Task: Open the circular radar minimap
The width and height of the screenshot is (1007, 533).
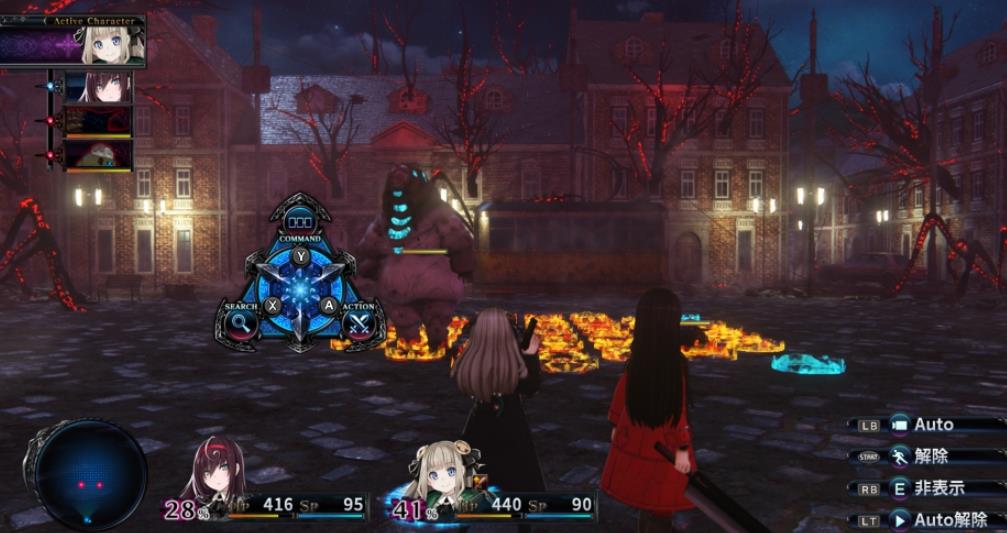Action: coord(86,475)
